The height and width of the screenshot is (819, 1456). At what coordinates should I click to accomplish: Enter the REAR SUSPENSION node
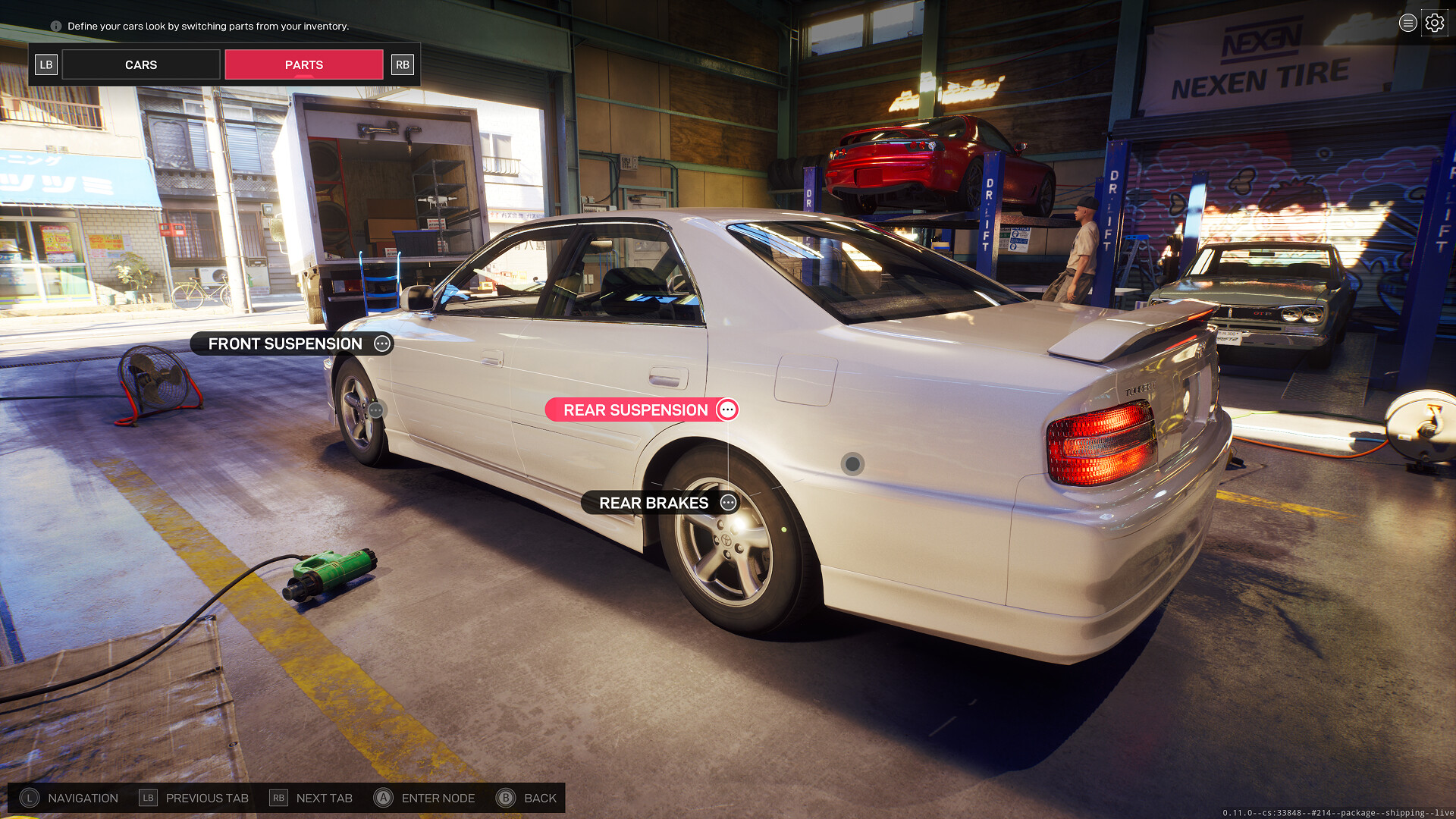642,410
